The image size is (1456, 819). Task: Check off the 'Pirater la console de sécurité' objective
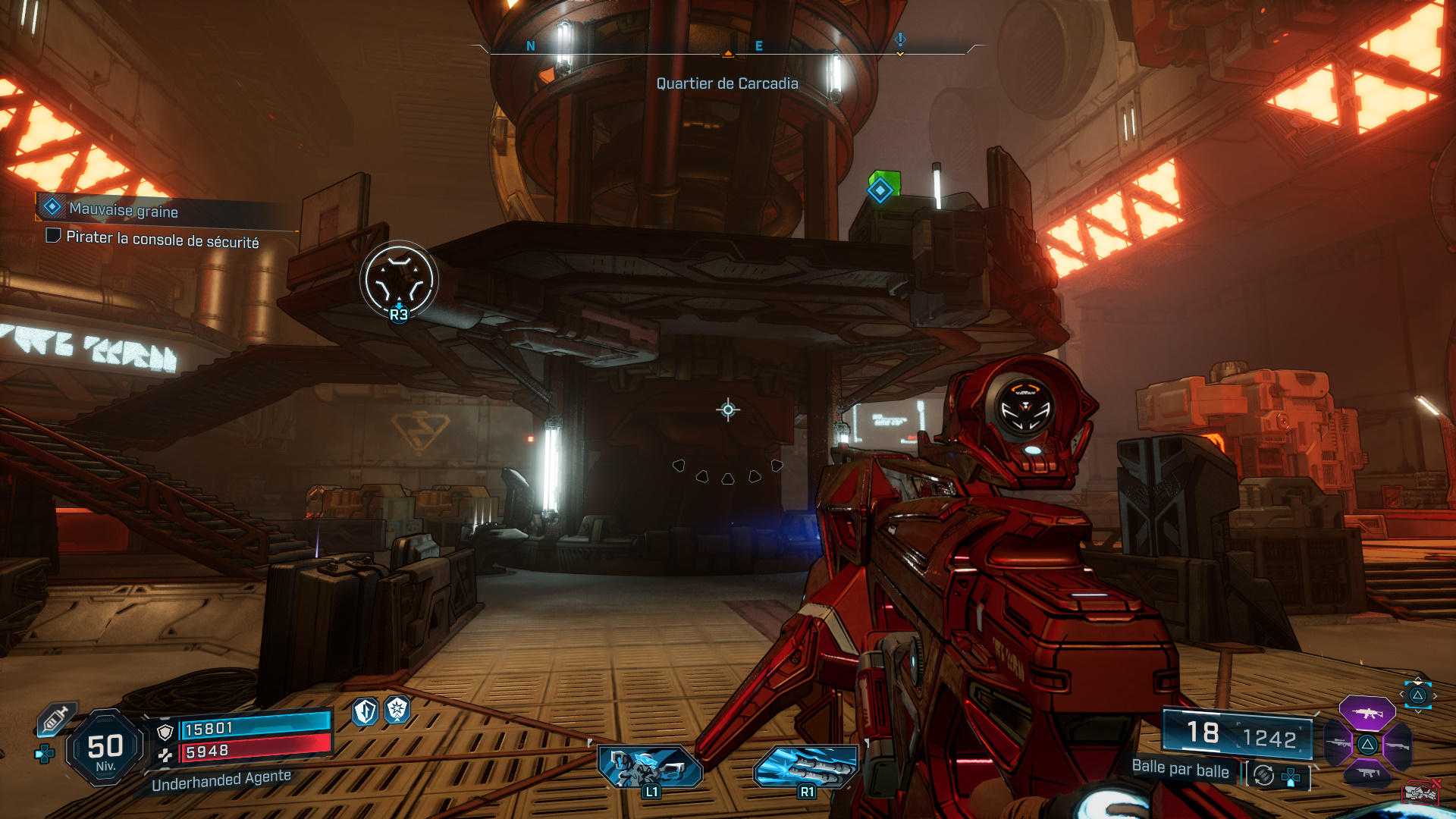point(52,241)
